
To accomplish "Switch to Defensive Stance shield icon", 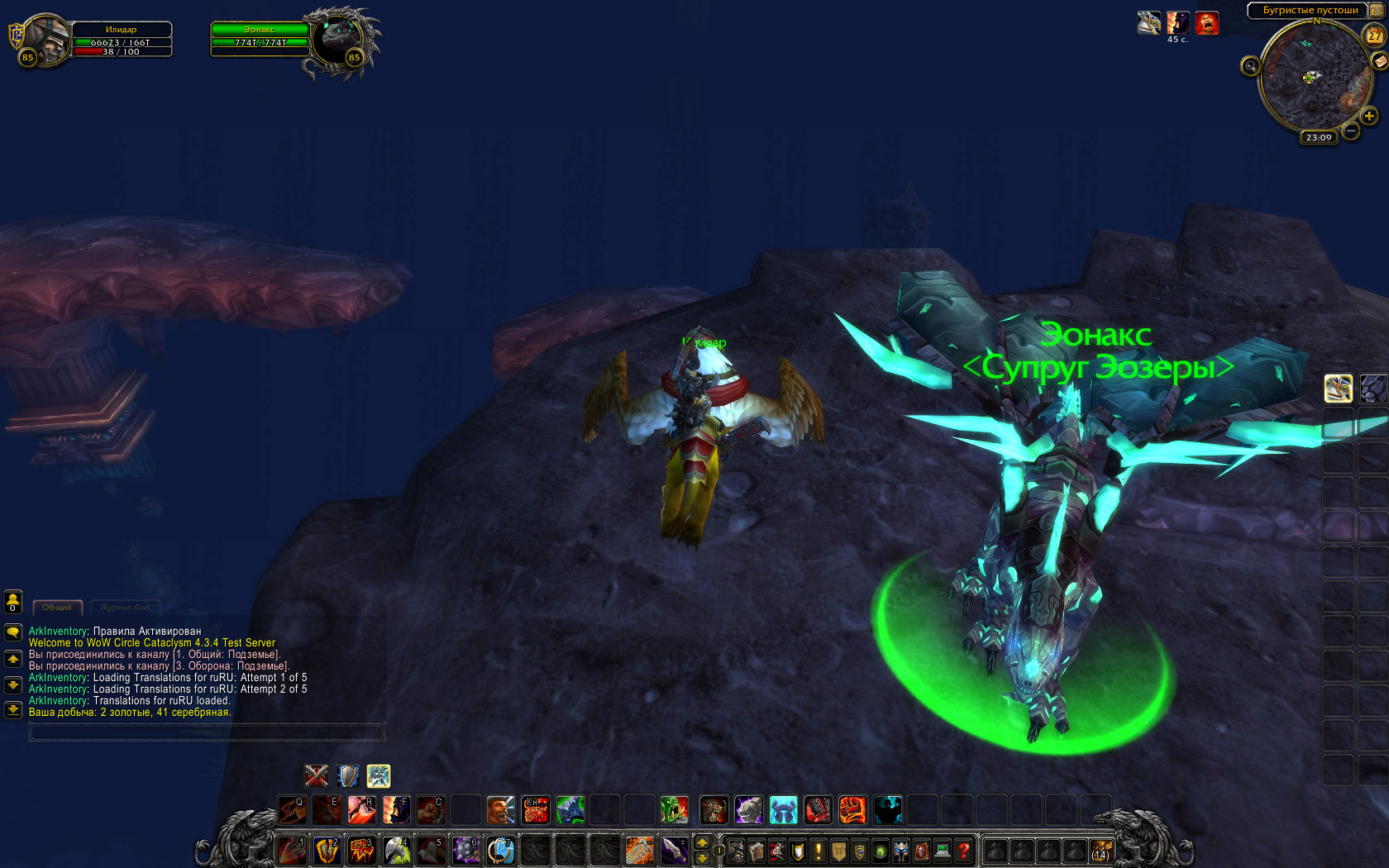I will click(348, 775).
